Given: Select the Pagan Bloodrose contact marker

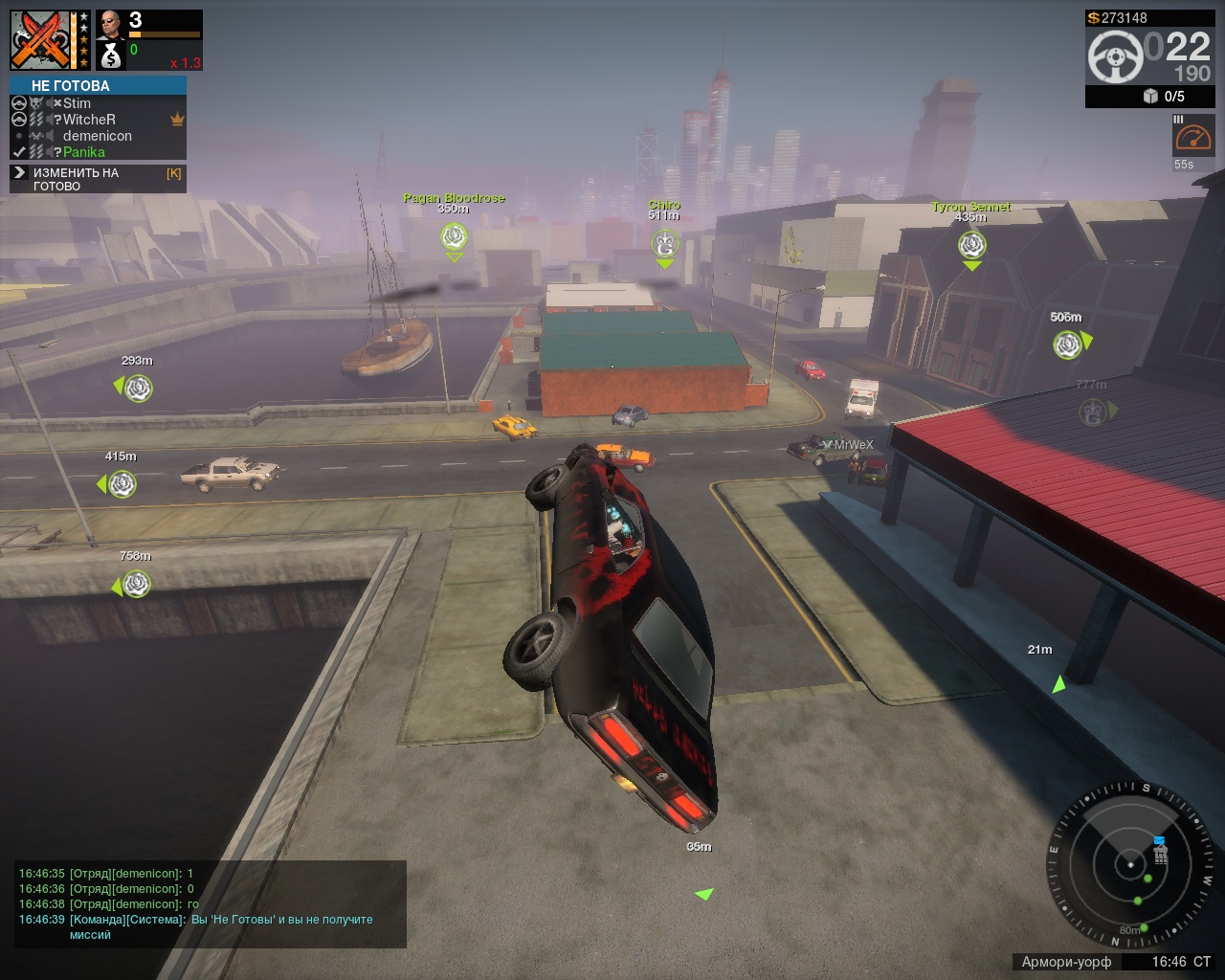Looking at the screenshot, I should pyautogui.click(x=454, y=236).
